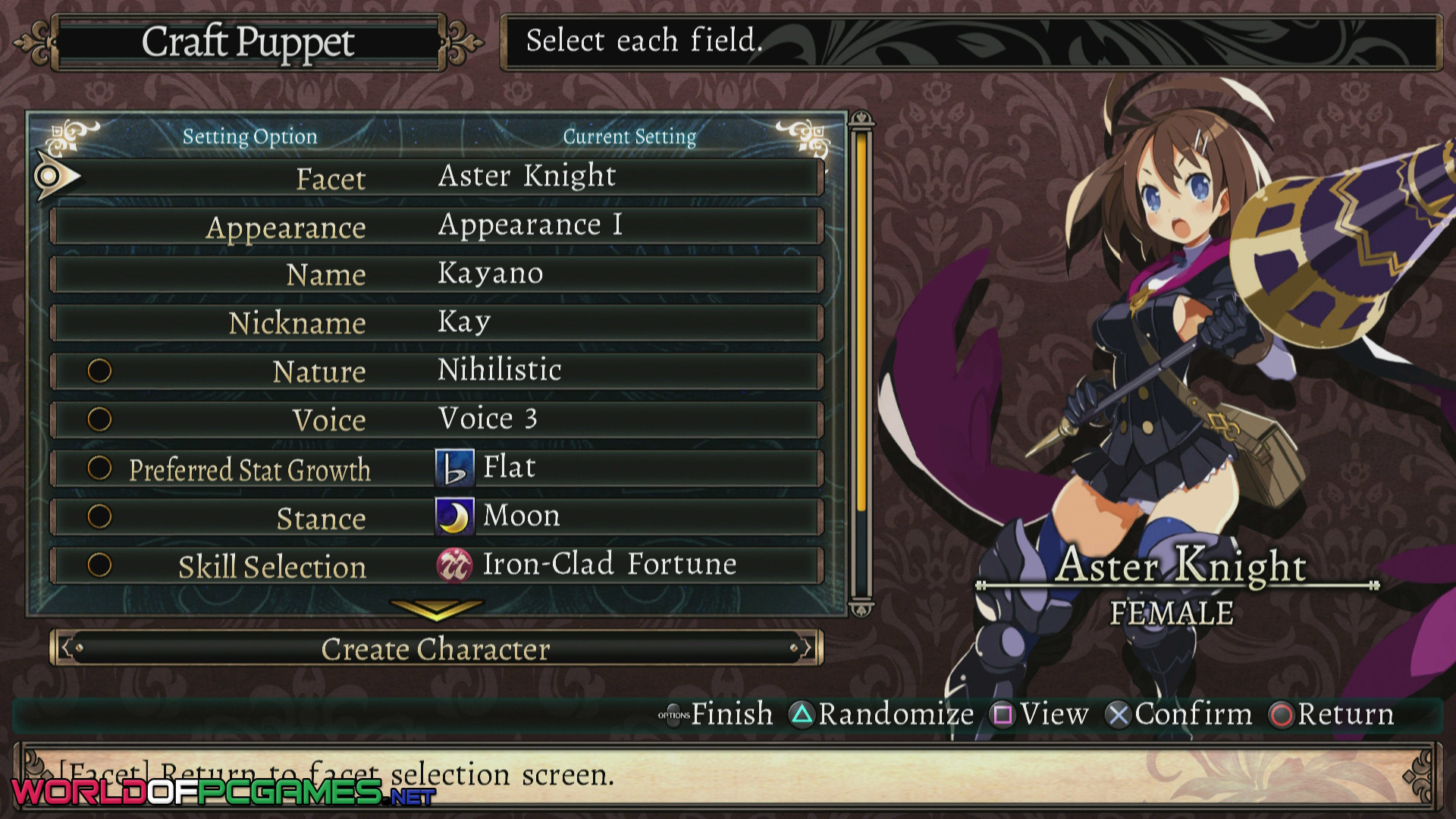Screen dimensions: 1456x819
Task: Select the Facet row showing Aster Knight
Action: tap(437, 177)
